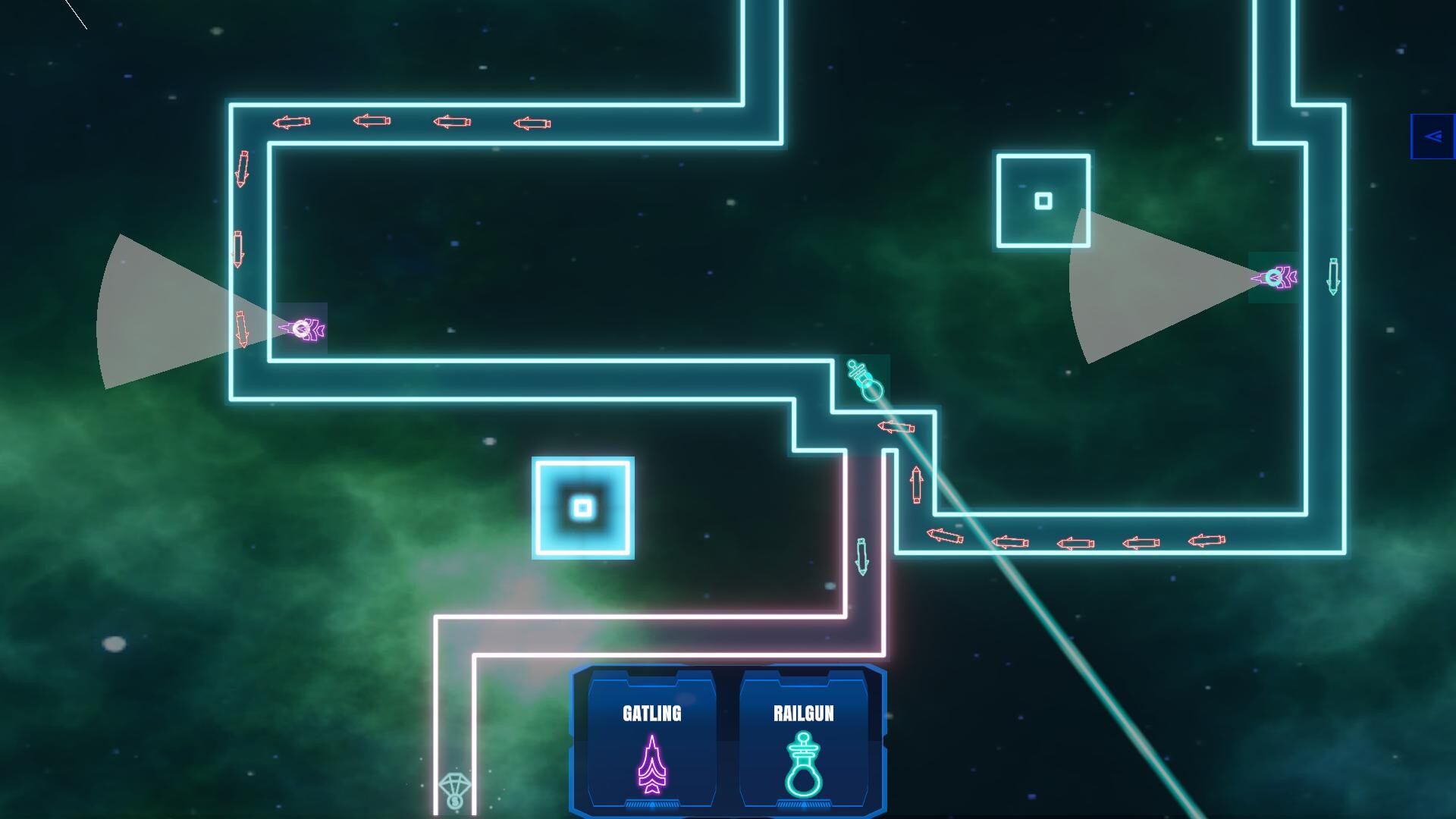Click the RAILGUN card title label
Image resolution: width=1456 pixels, height=819 pixels.
[803, 713]
